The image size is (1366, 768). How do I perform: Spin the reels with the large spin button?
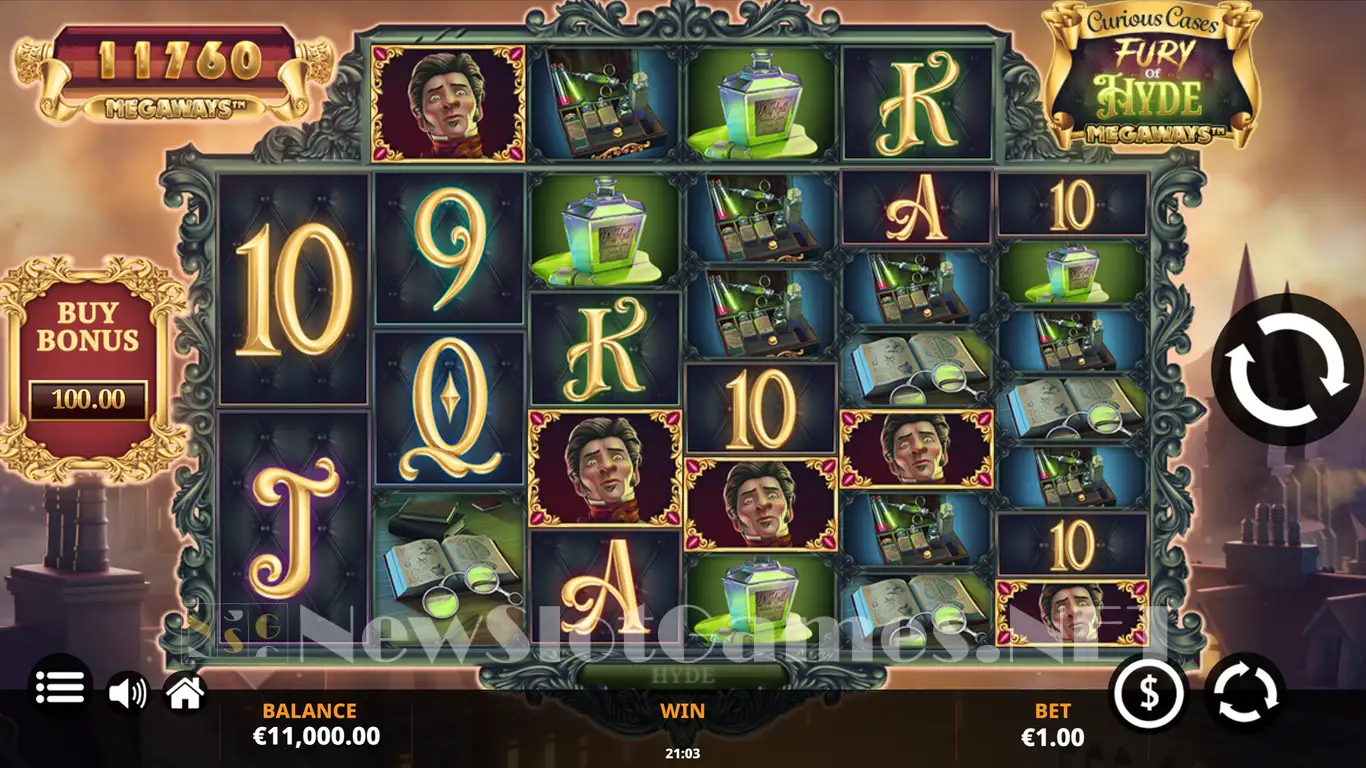pyautogui.click(x=1286, y=369)
